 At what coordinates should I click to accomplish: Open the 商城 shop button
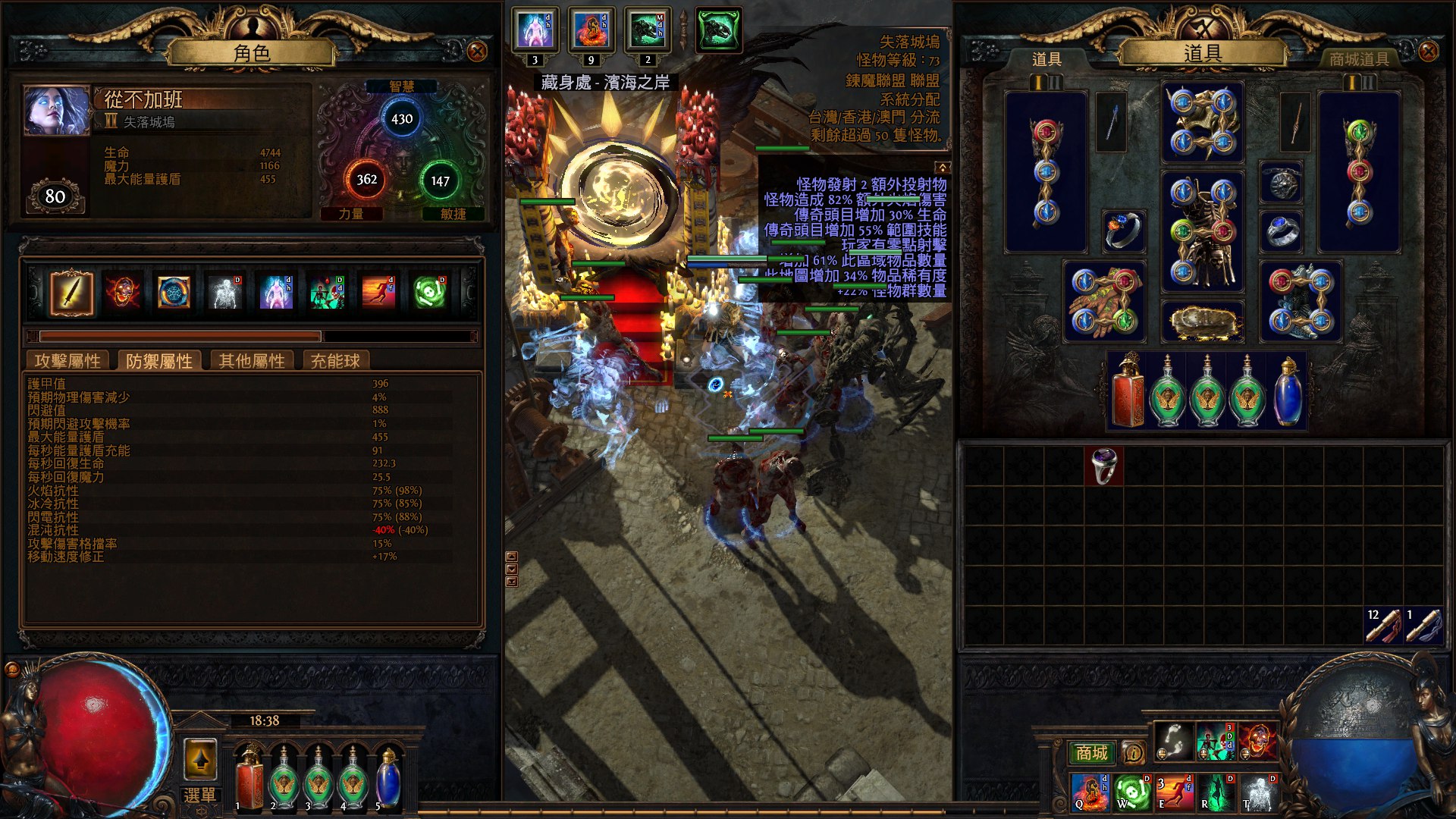coord(1091,752)
